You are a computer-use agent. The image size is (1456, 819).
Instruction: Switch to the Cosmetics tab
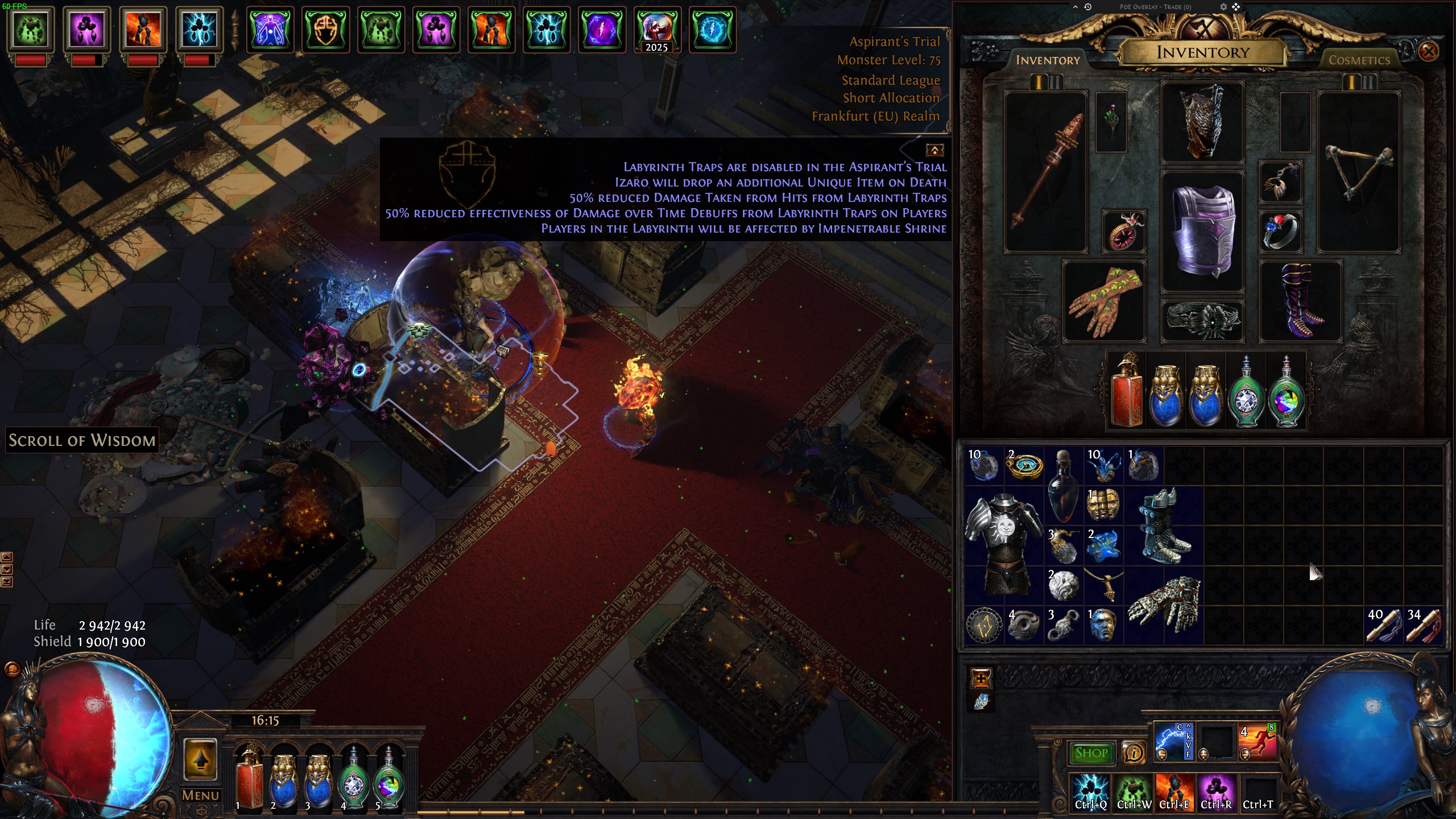click(x=1359, y=60)
